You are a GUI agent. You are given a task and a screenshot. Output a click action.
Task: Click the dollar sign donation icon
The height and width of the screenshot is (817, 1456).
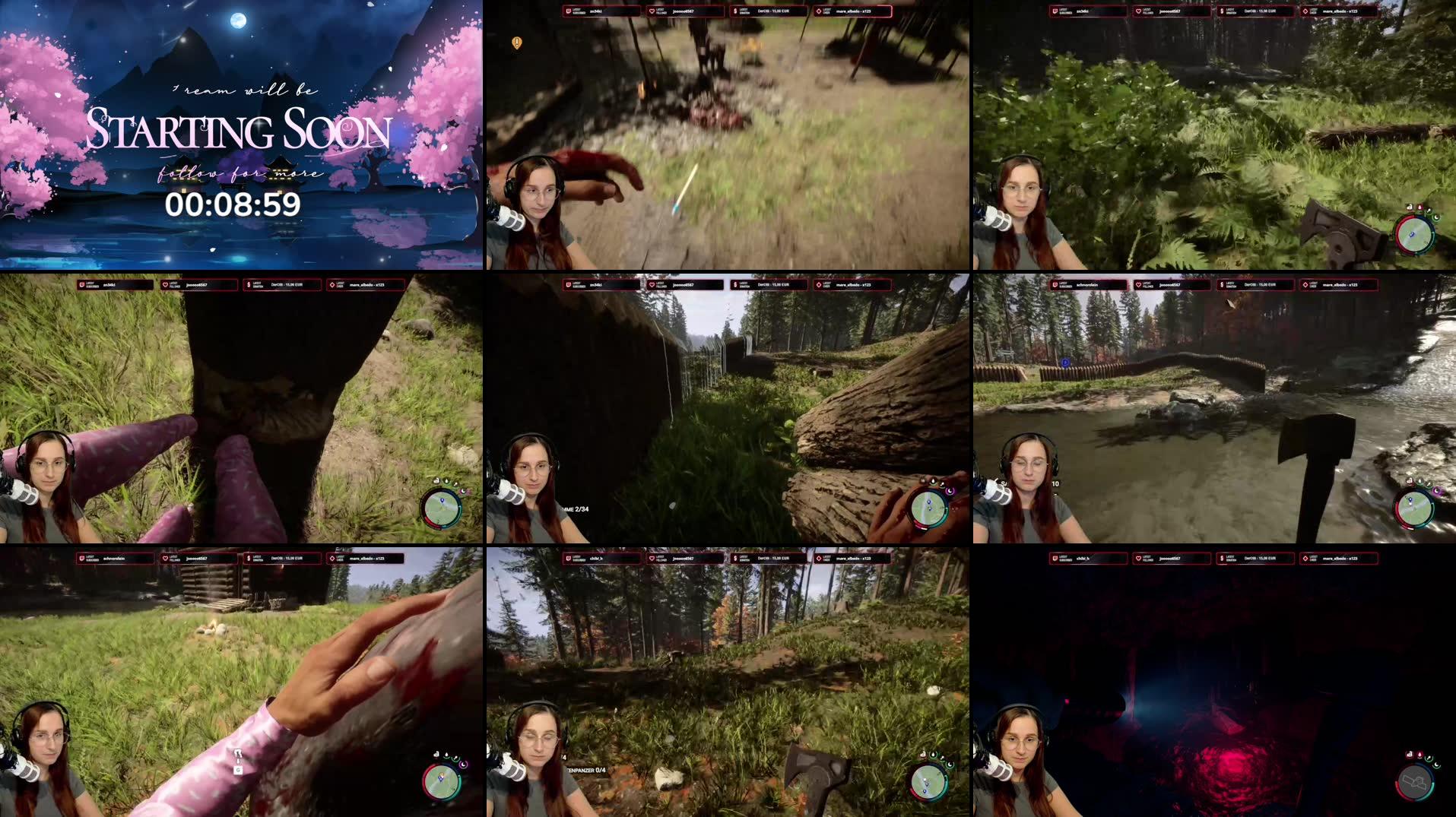734,11
